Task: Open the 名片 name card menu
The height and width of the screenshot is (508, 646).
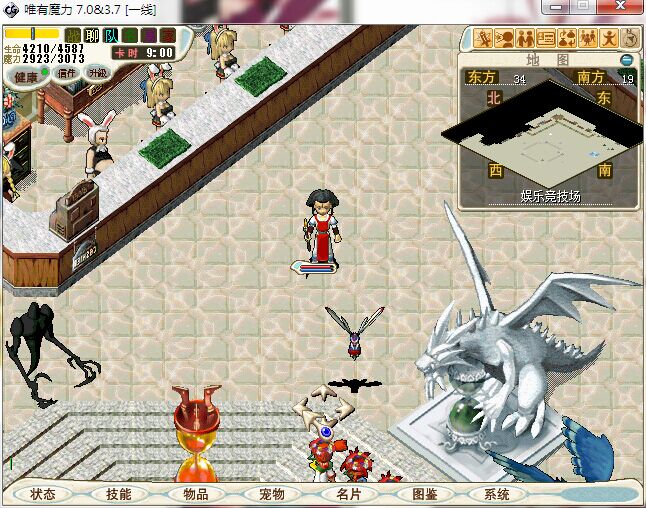Action: tap(347, 494)
